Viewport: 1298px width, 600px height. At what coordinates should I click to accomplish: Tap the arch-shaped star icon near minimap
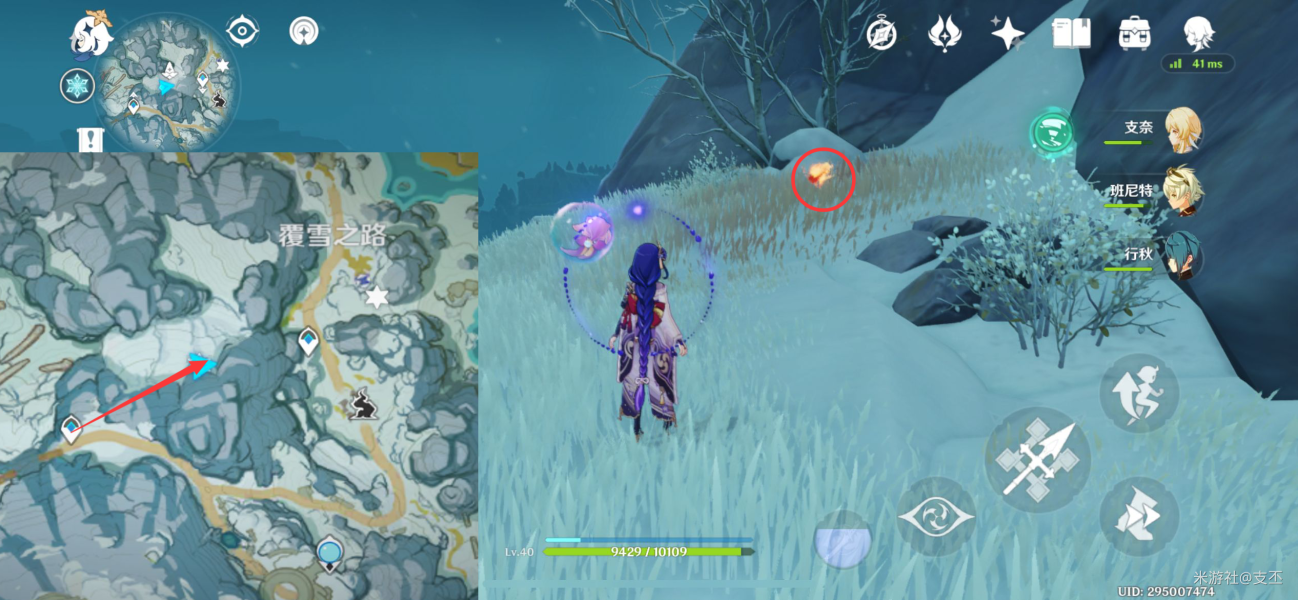(x=303, y=31)
